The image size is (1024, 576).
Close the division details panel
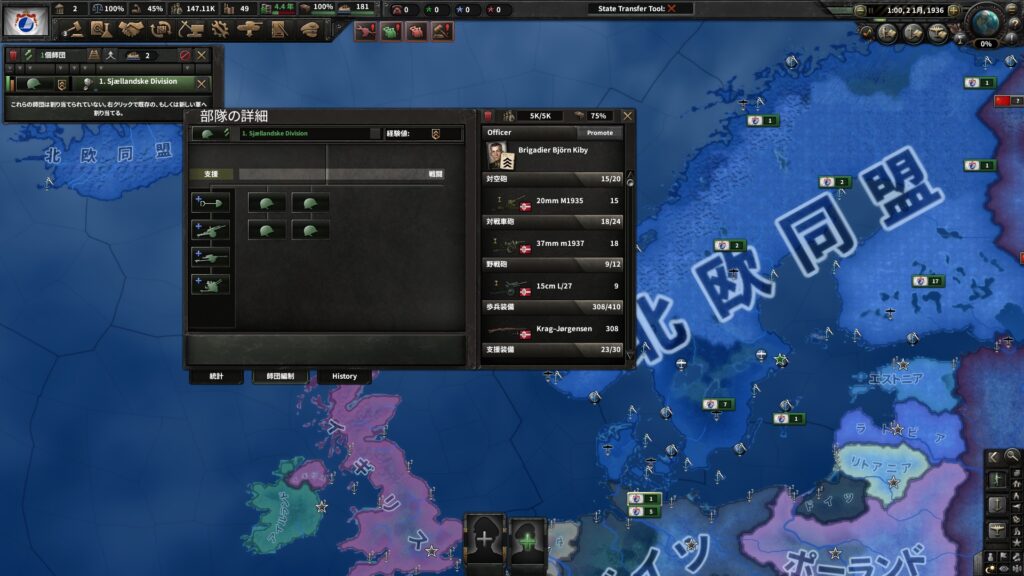(x=627, y=116)
